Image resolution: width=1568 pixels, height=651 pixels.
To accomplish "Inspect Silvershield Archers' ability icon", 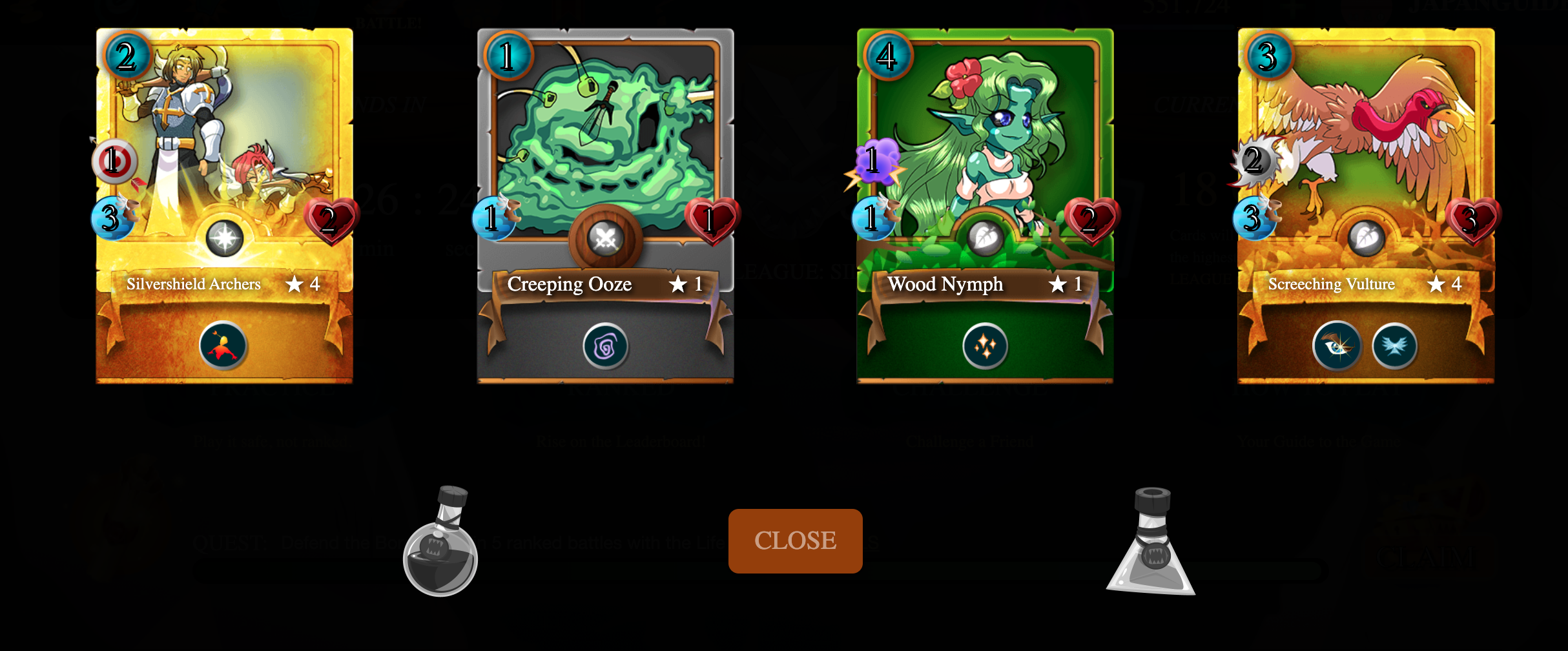I will (223, 346).
